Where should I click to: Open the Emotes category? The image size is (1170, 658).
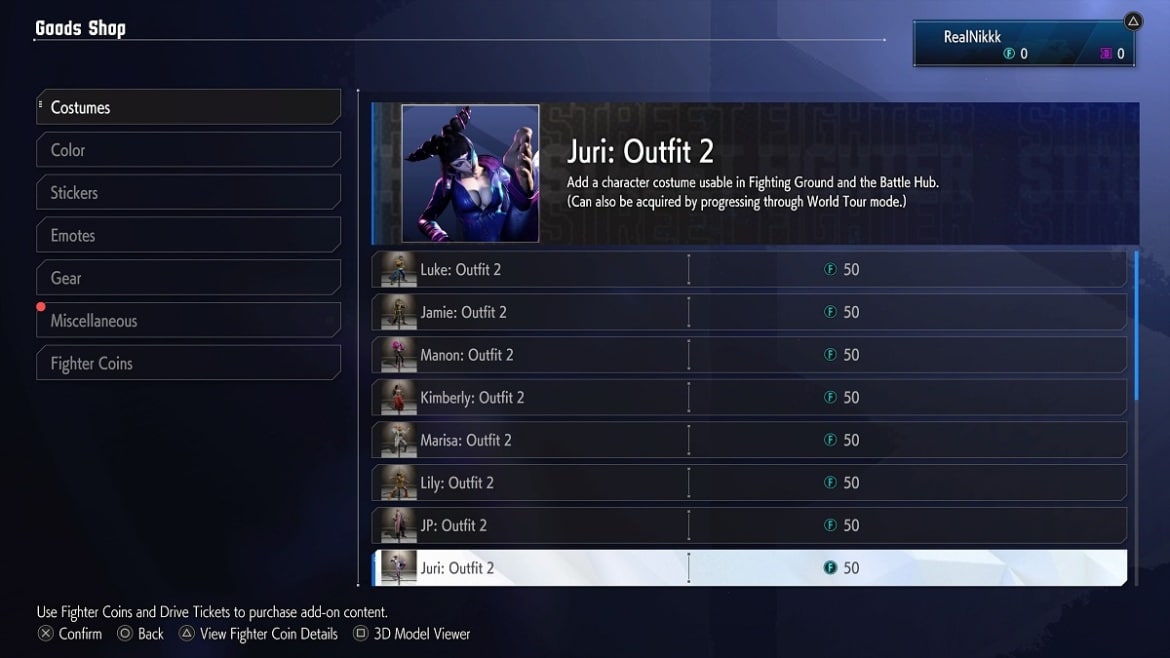188,236
